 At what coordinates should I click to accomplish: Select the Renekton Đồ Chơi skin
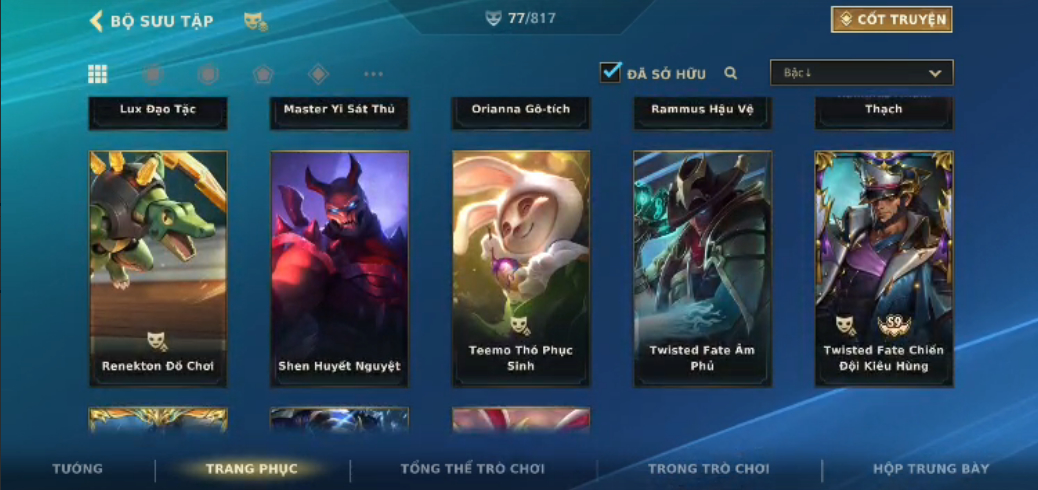pyautogui.click(x=158, y=268)
